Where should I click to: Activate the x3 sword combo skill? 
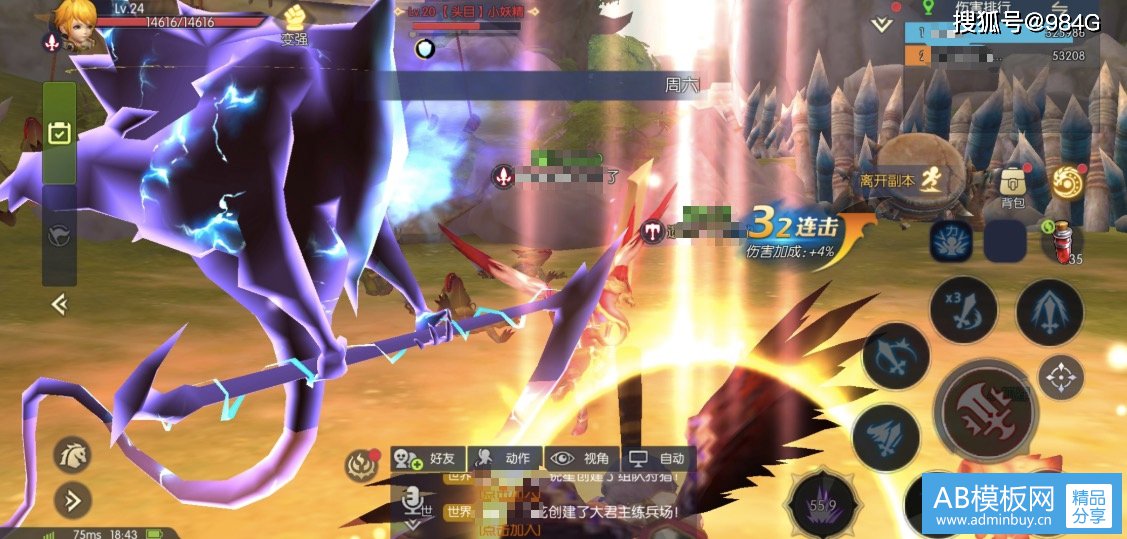pyautogui.click(x=962, y=311)
